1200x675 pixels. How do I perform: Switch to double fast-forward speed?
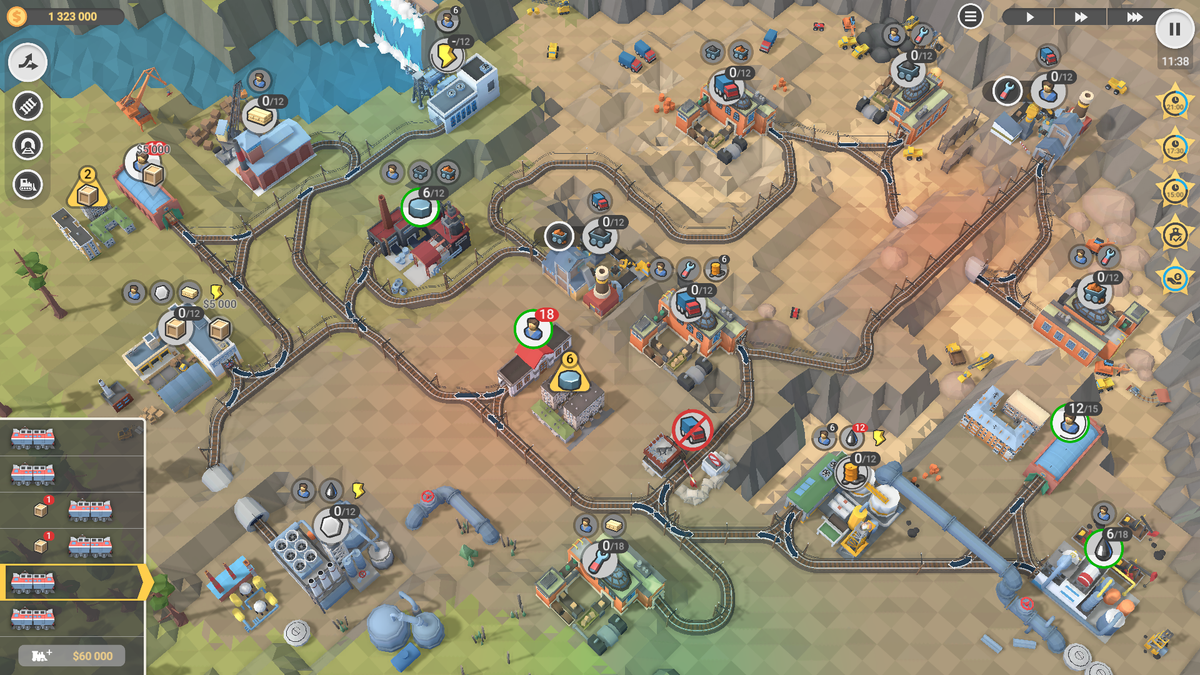1081,17
